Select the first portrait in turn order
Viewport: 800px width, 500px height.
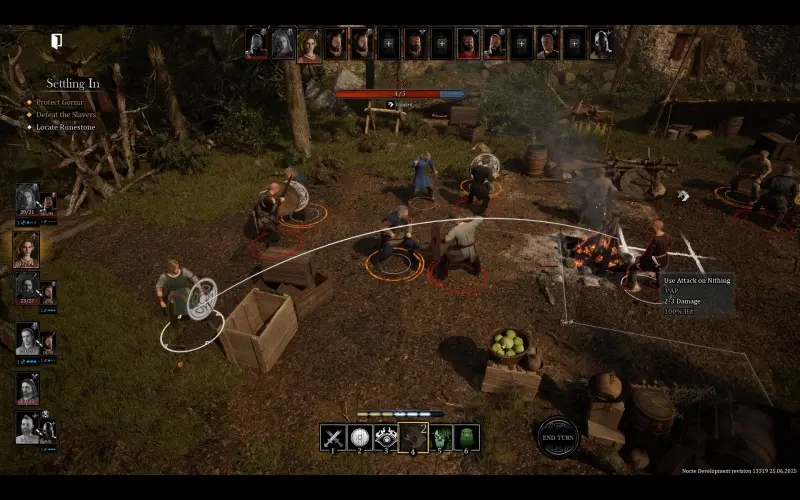pyautogui.click(x=257, y=44)
